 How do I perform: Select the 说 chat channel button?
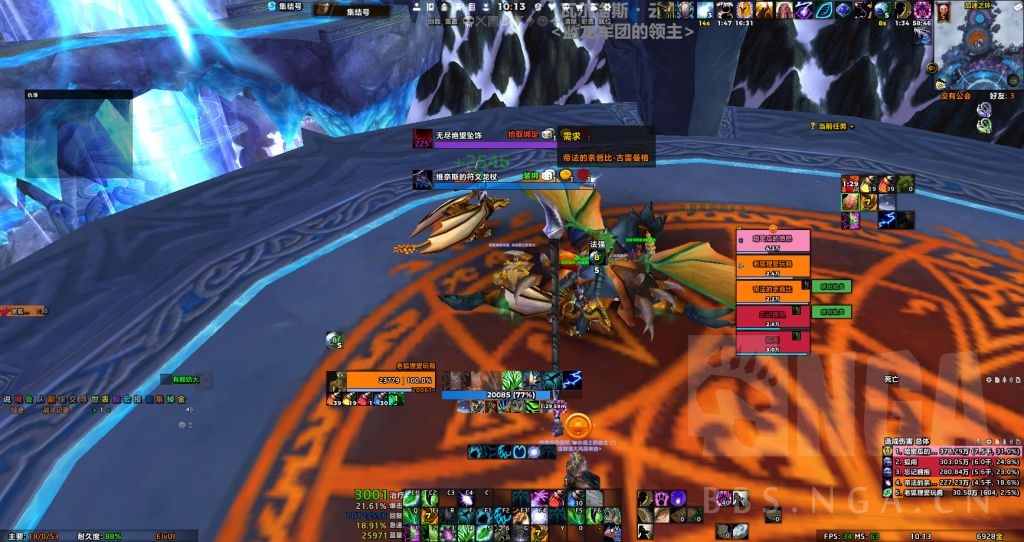7,399
